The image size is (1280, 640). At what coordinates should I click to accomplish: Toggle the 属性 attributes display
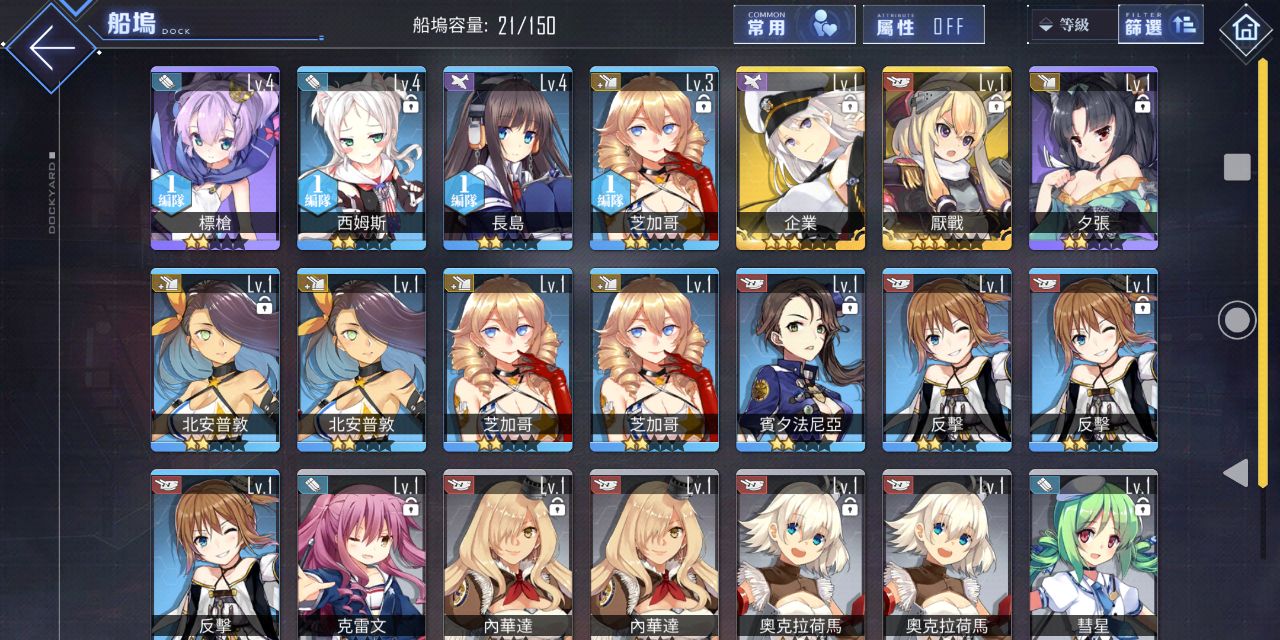923,26
